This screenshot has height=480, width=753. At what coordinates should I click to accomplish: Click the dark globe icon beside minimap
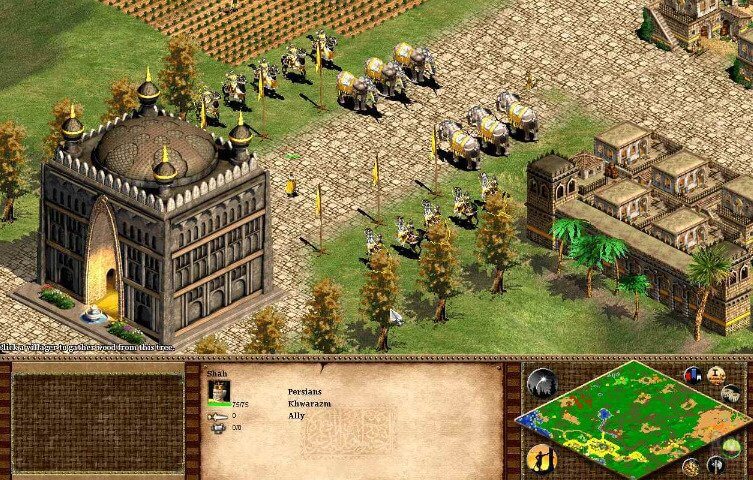click(541, 383)
